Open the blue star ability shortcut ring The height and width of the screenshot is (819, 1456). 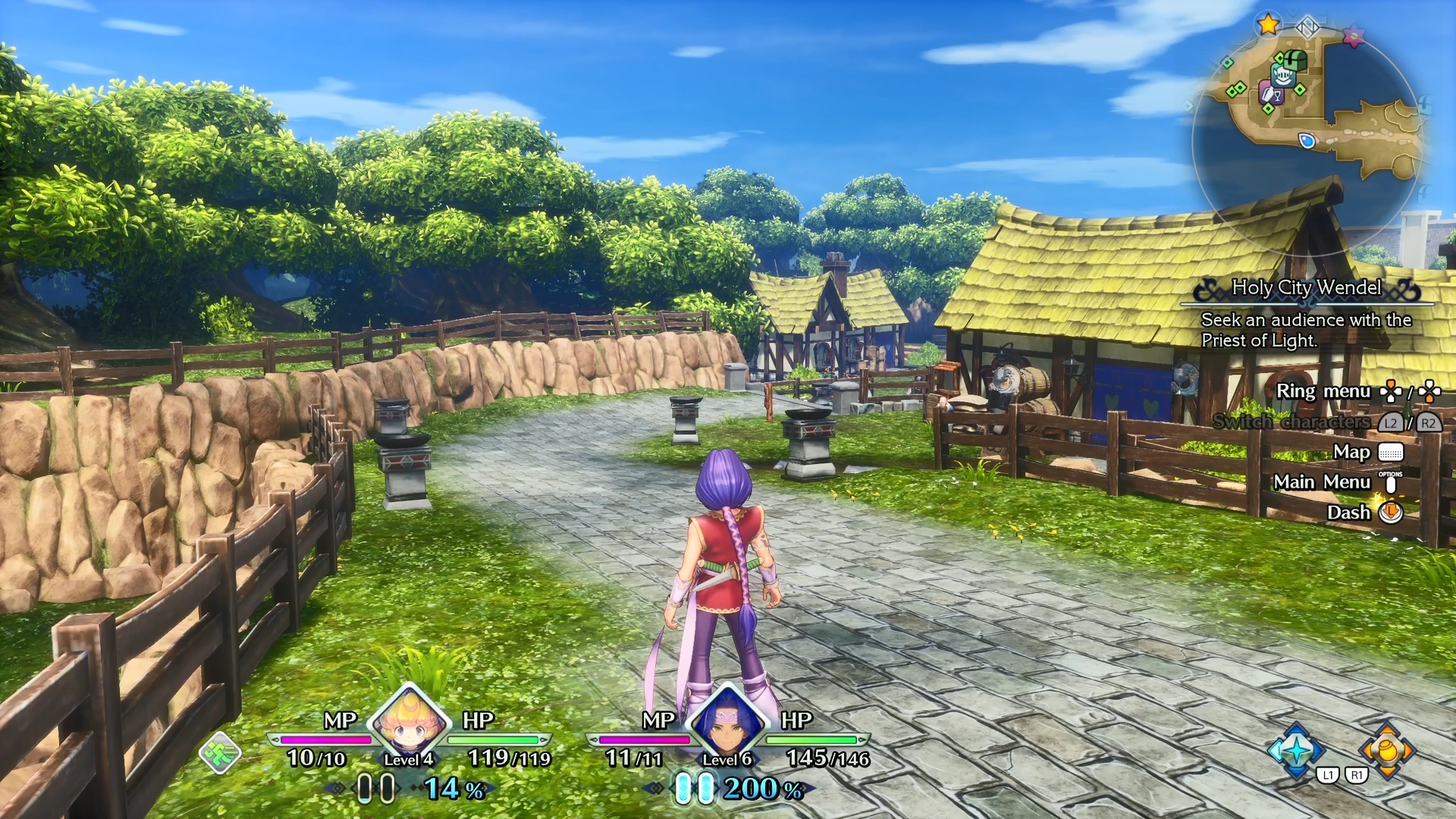[x=1296, y=751]
